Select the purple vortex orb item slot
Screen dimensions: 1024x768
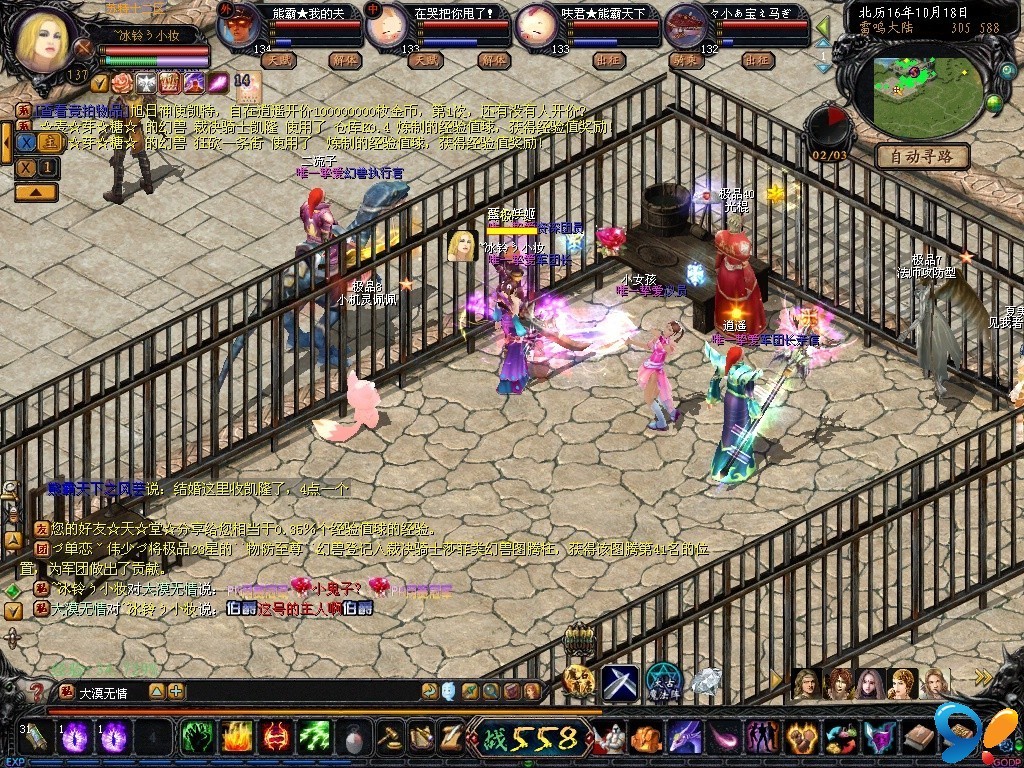(77, 739)
